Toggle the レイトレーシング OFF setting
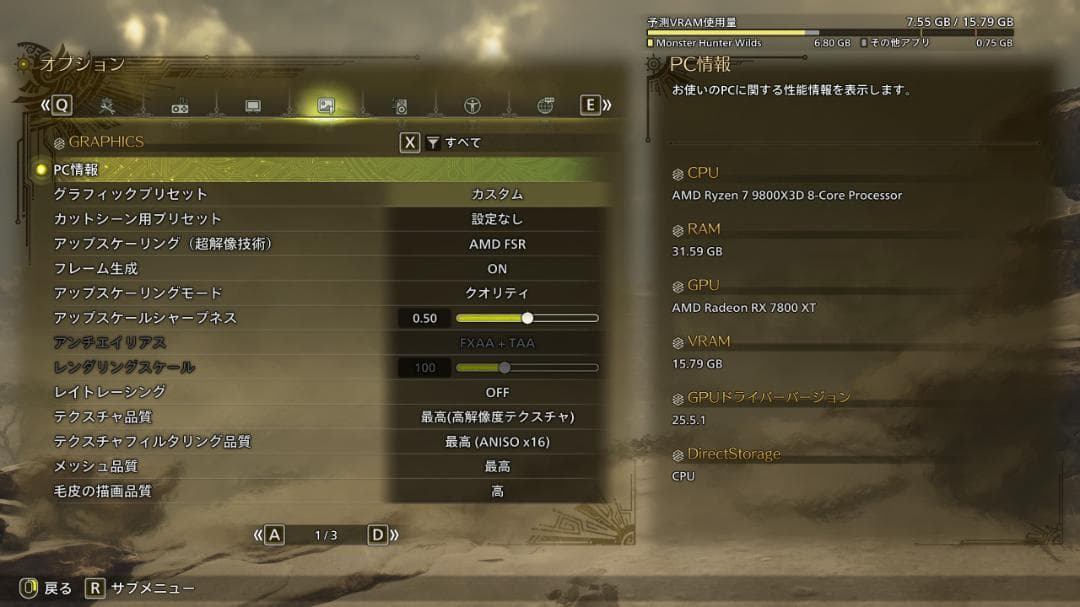This screenshot has width=1080, height=607. [x=497, y=392]
